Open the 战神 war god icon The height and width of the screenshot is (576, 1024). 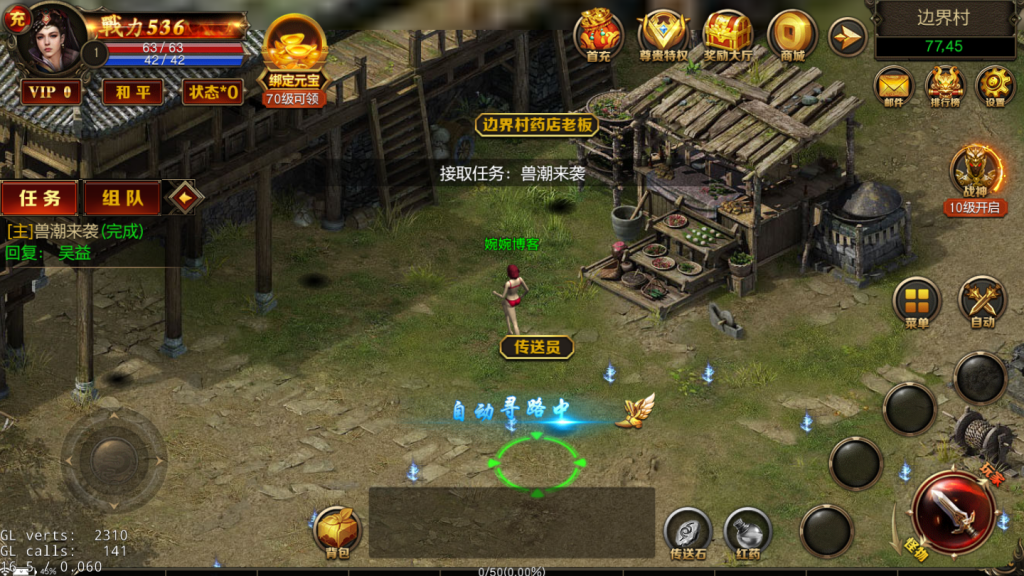[975, 174]
